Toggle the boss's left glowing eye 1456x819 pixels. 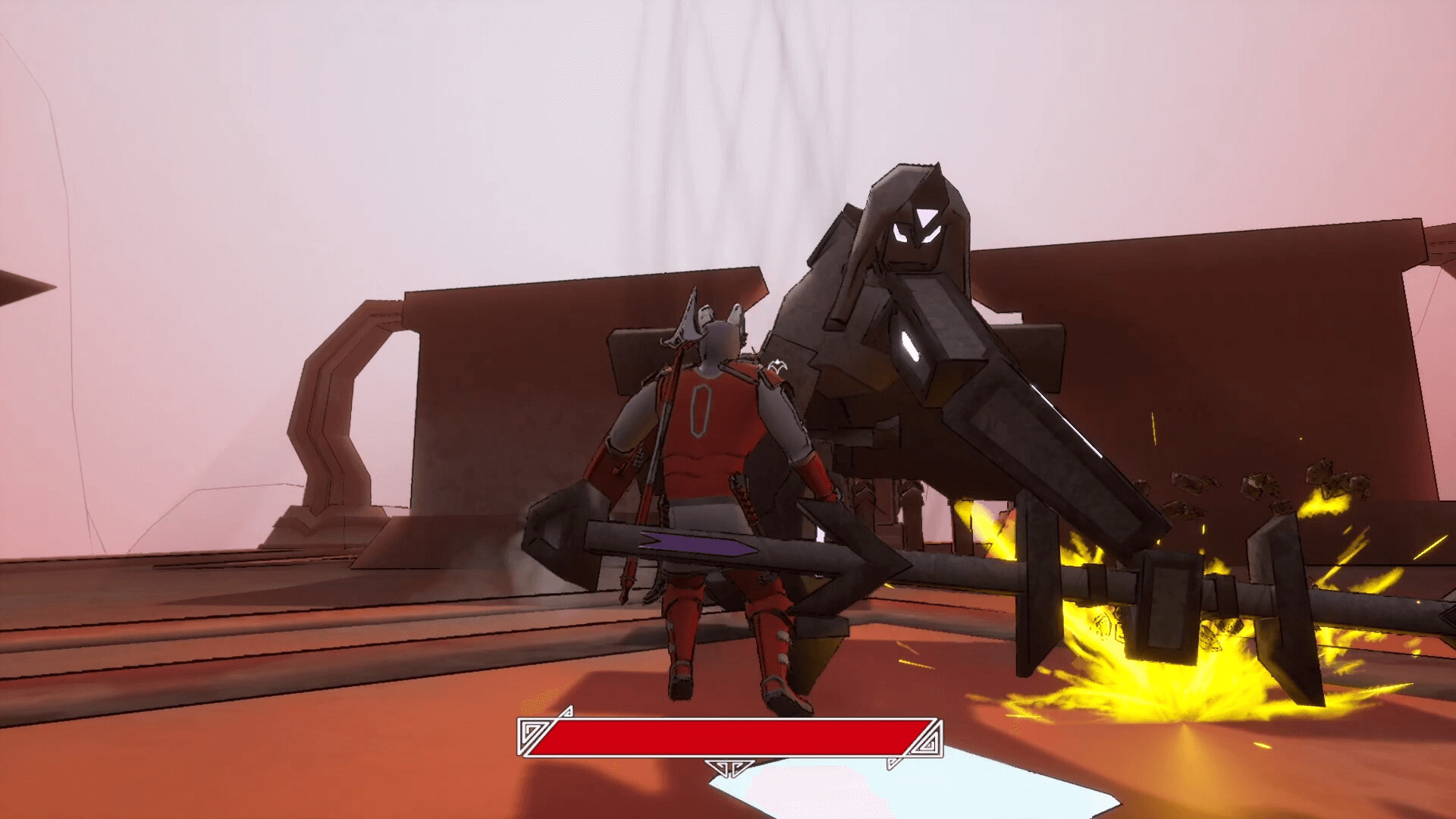tap(902, 234)
